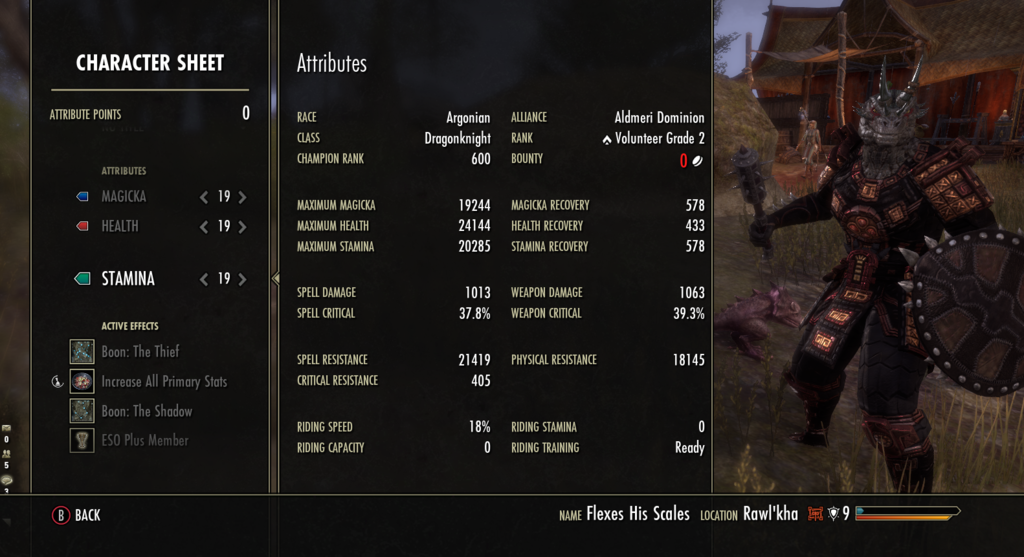Decrease the Health attribute points
The image size is (1024, 557).
tap(205, 226)
